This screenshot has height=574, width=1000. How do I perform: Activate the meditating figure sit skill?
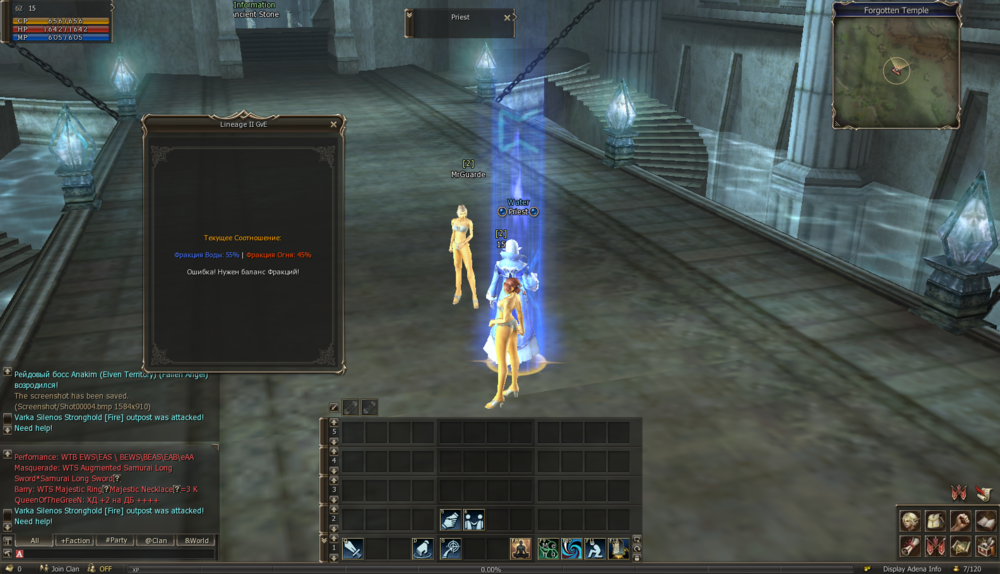pyautogui.click(x=520, y=548)
